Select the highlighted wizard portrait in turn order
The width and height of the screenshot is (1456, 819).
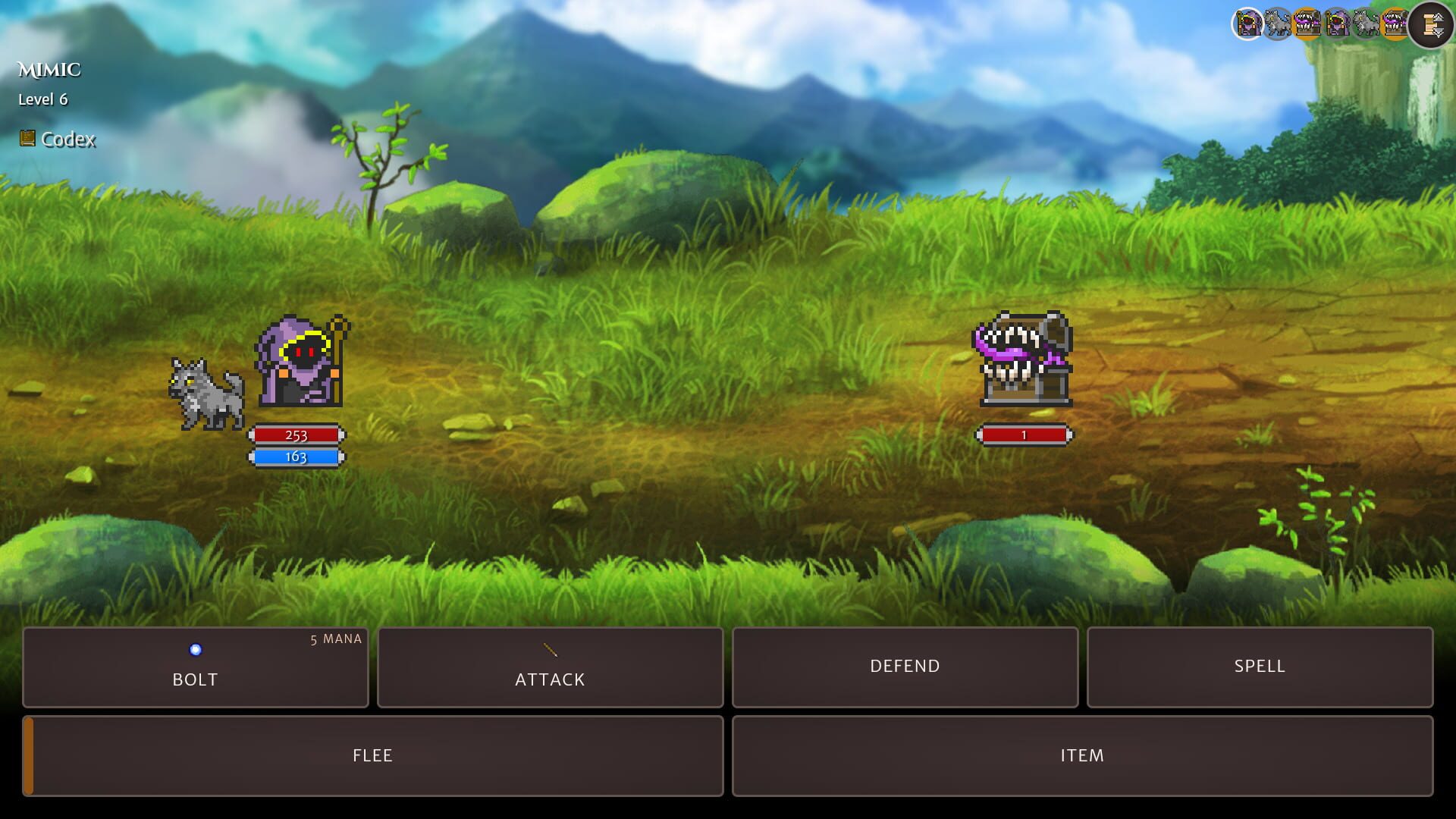click(1248, 21)
